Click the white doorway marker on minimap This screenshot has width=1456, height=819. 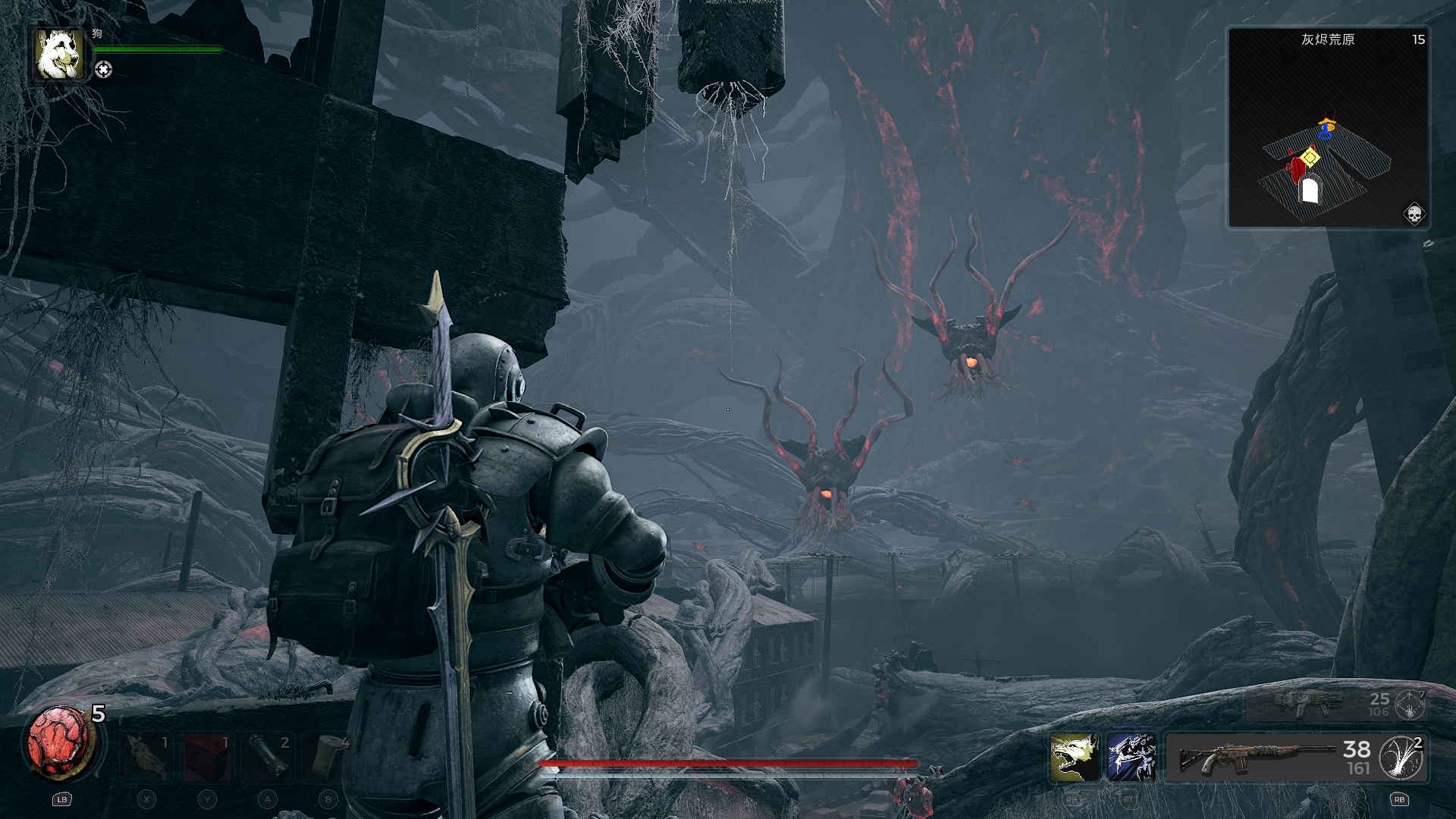[x=1310, y=190]
